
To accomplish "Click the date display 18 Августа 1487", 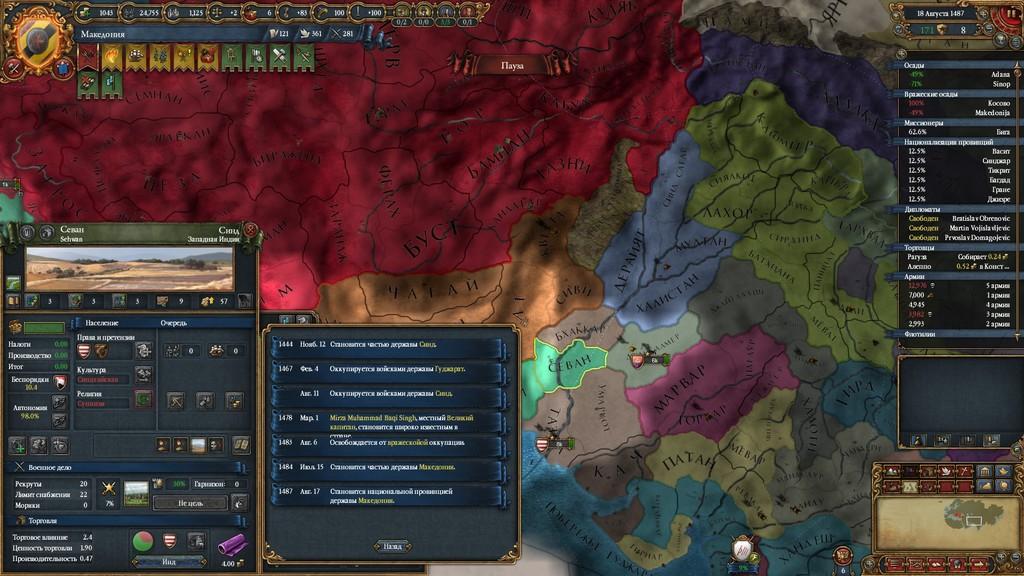I will click(948, 13).
